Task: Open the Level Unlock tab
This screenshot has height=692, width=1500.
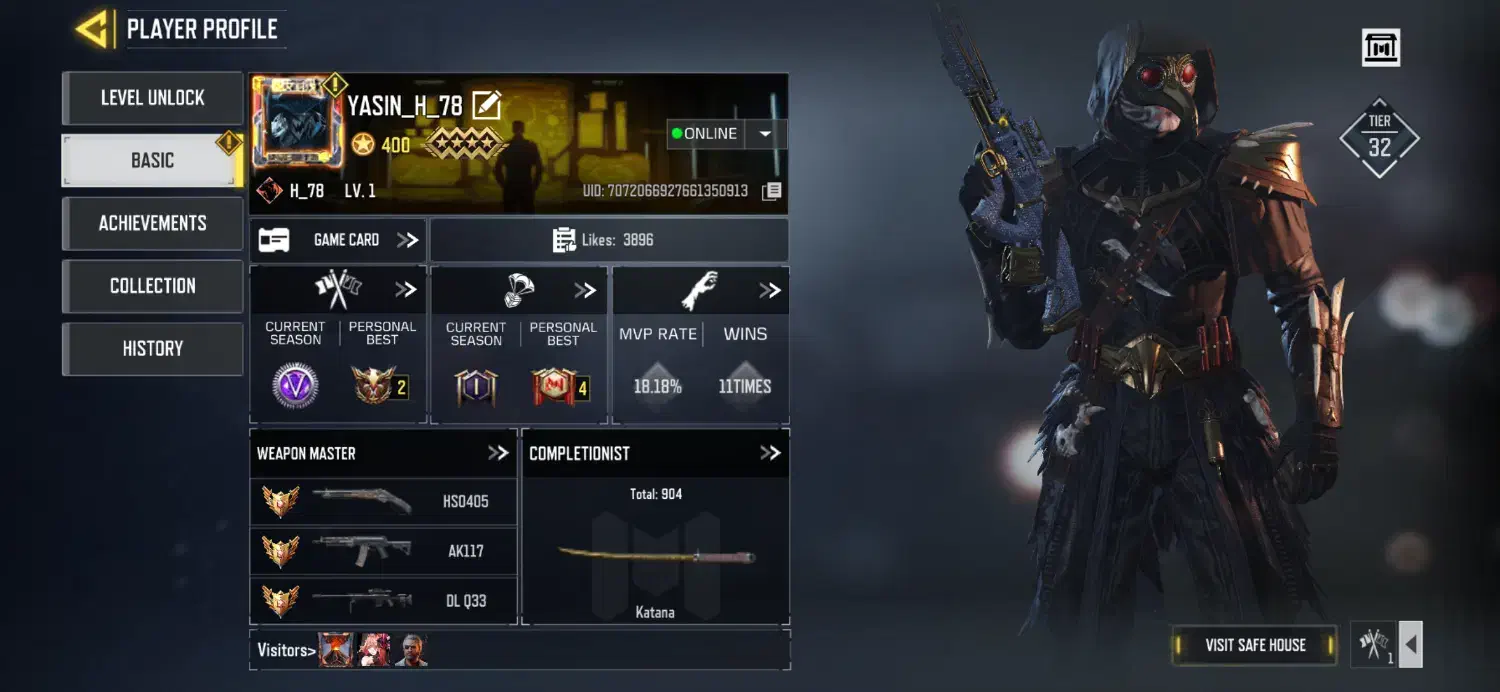Action: click(x=152, y=98)
